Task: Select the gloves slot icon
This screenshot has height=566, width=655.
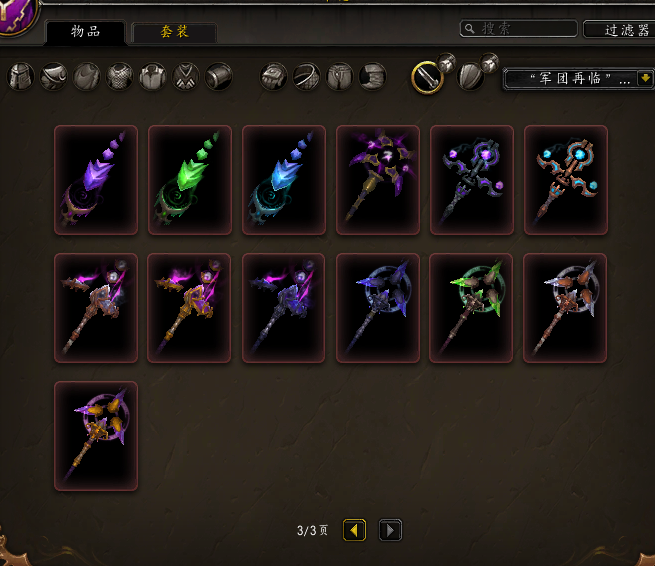Action: (274, 77)
